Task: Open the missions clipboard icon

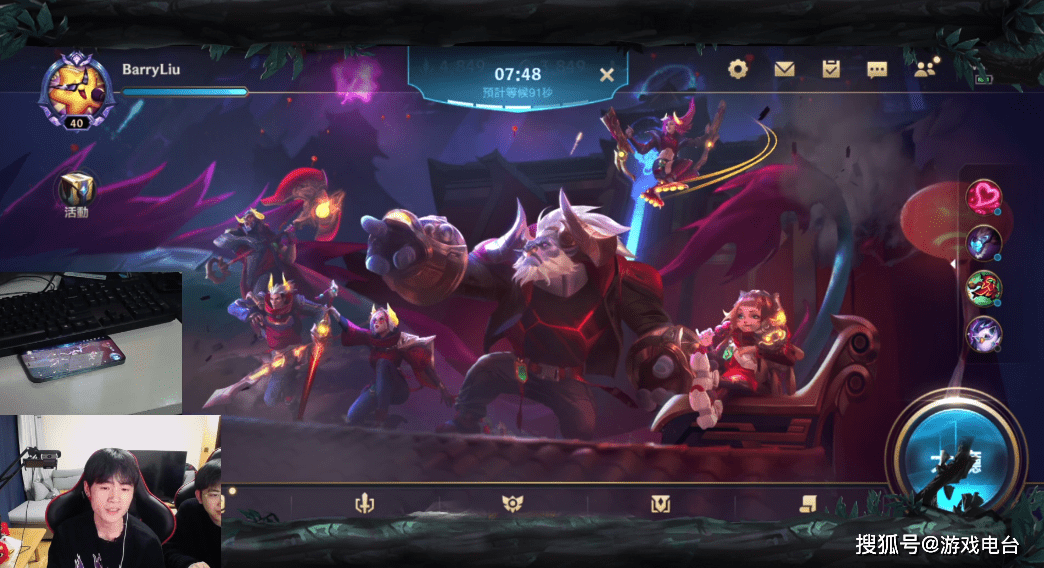Action: (x=831, y=69)
